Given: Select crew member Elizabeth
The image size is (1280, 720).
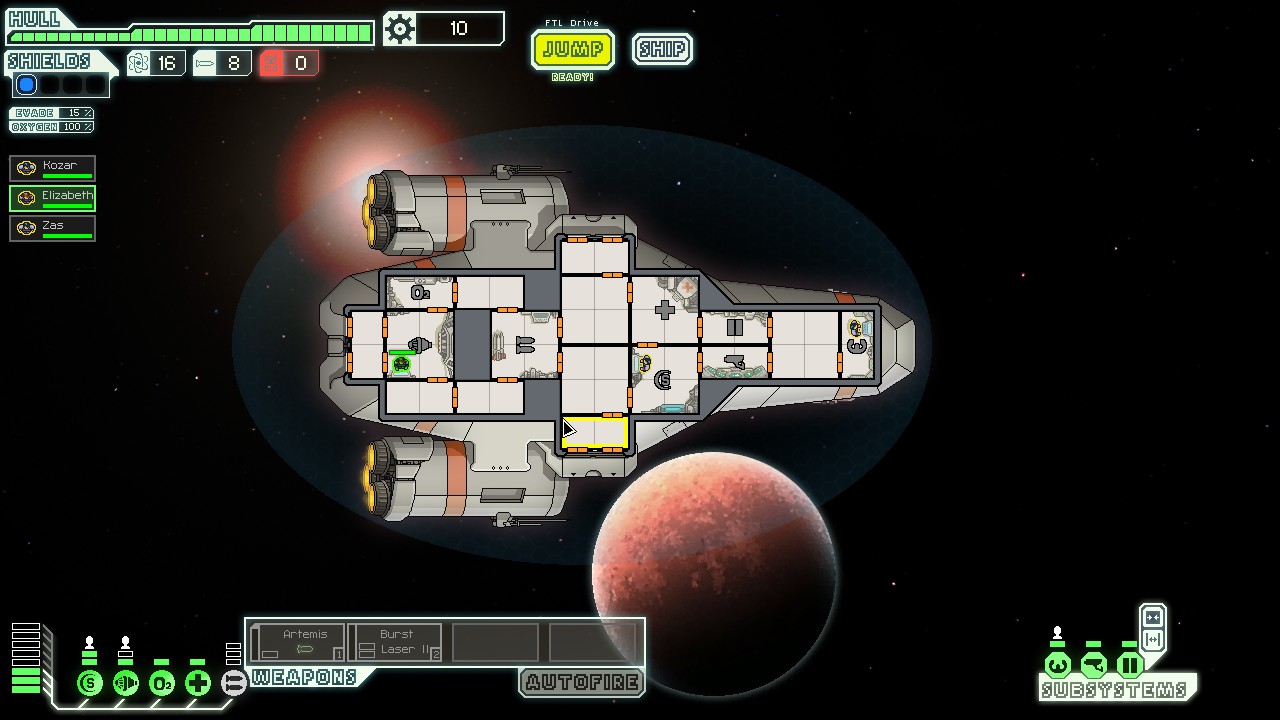Looking at the screenshot, I should pyautogui.click(x=53, y=197).
